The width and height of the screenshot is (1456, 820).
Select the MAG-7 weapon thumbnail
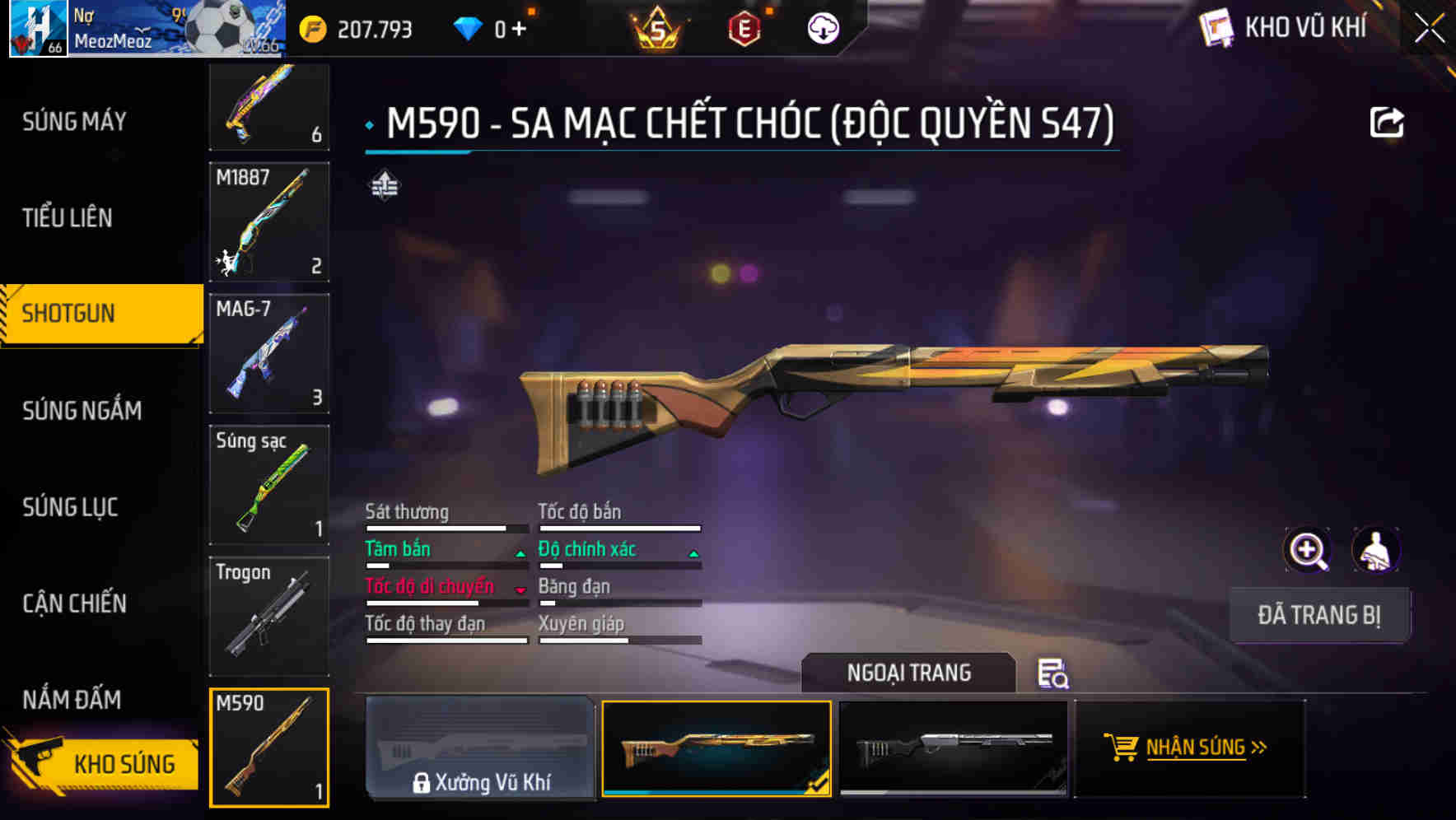click(x=268, y=352)
